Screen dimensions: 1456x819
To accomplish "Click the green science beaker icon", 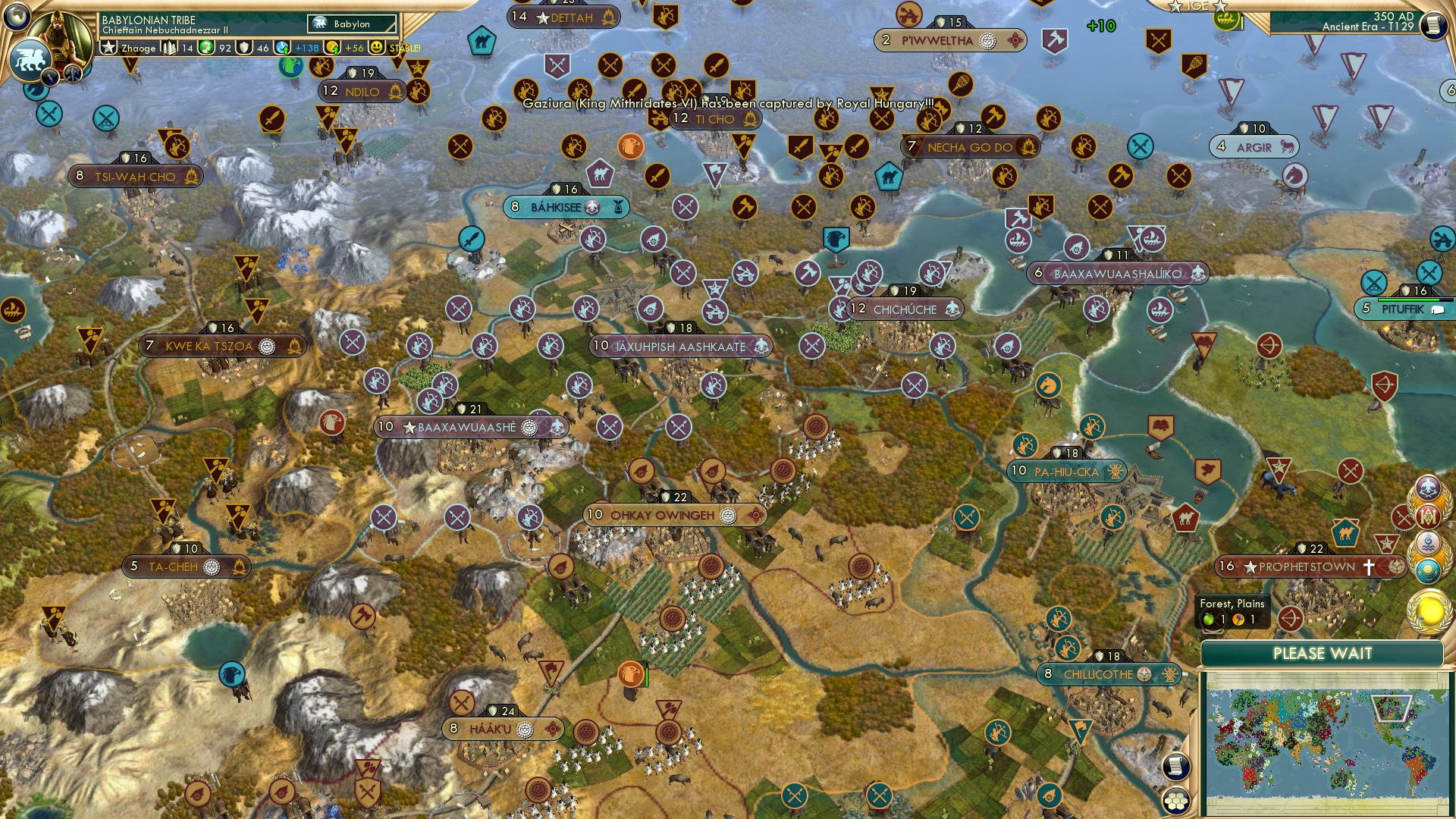I will point(206,47).
